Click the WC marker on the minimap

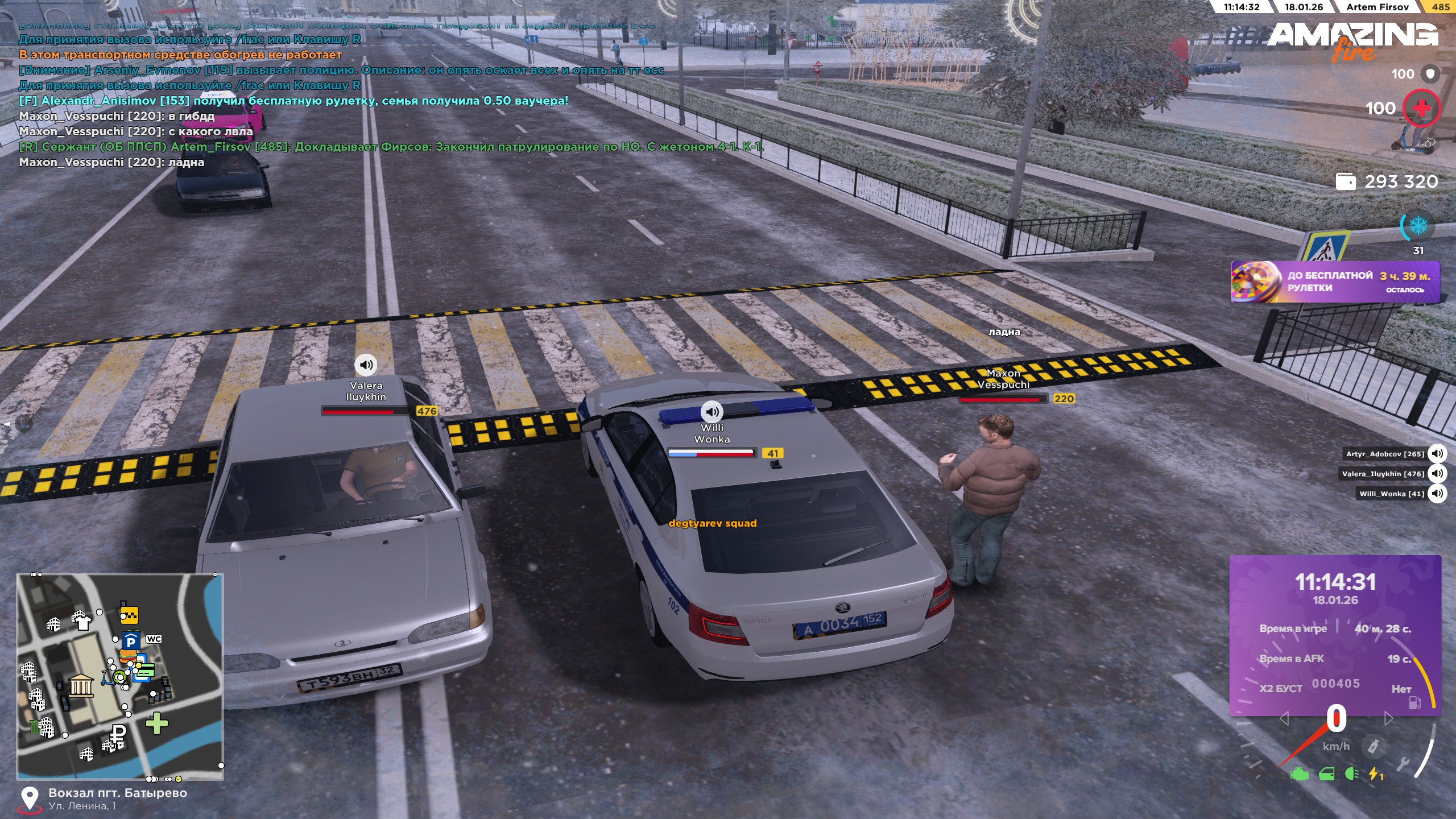[x=154, y=639]
